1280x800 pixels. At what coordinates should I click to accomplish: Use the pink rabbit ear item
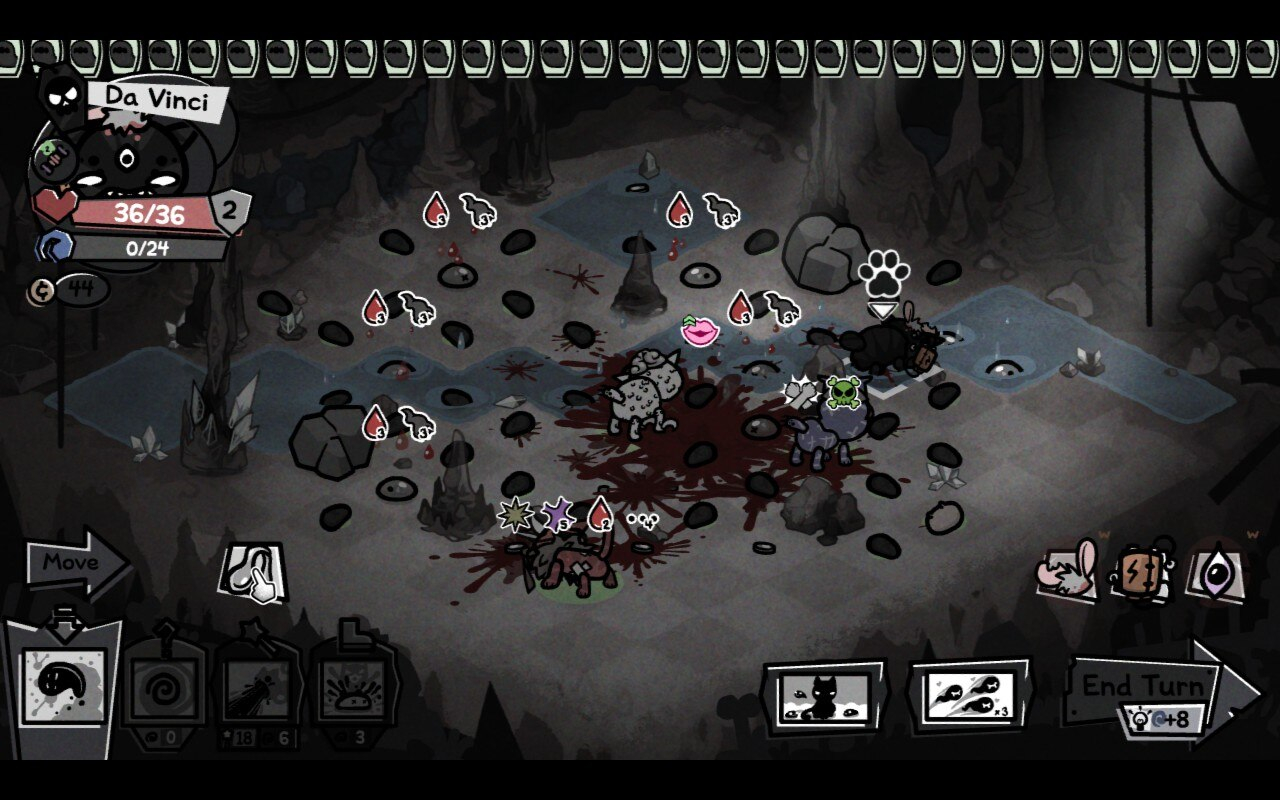tap(1068, 573)
